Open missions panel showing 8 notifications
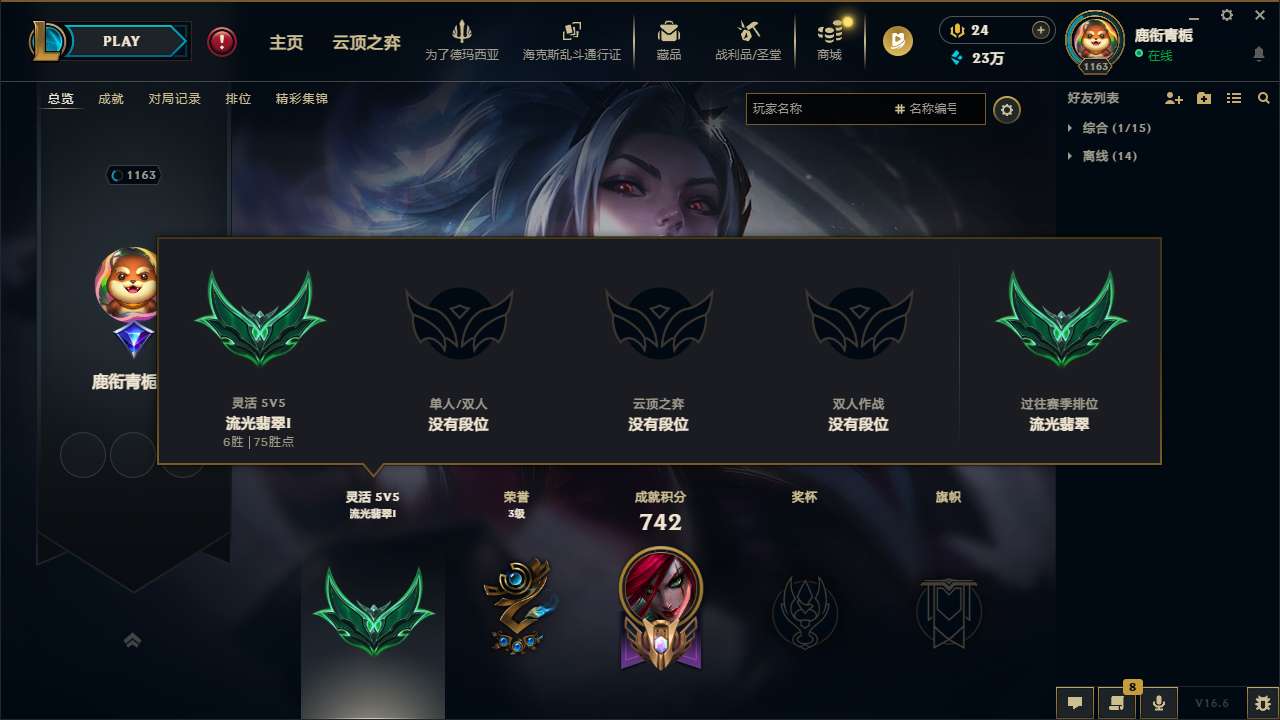The image size is (1280, 720). tap(1117, 703)
